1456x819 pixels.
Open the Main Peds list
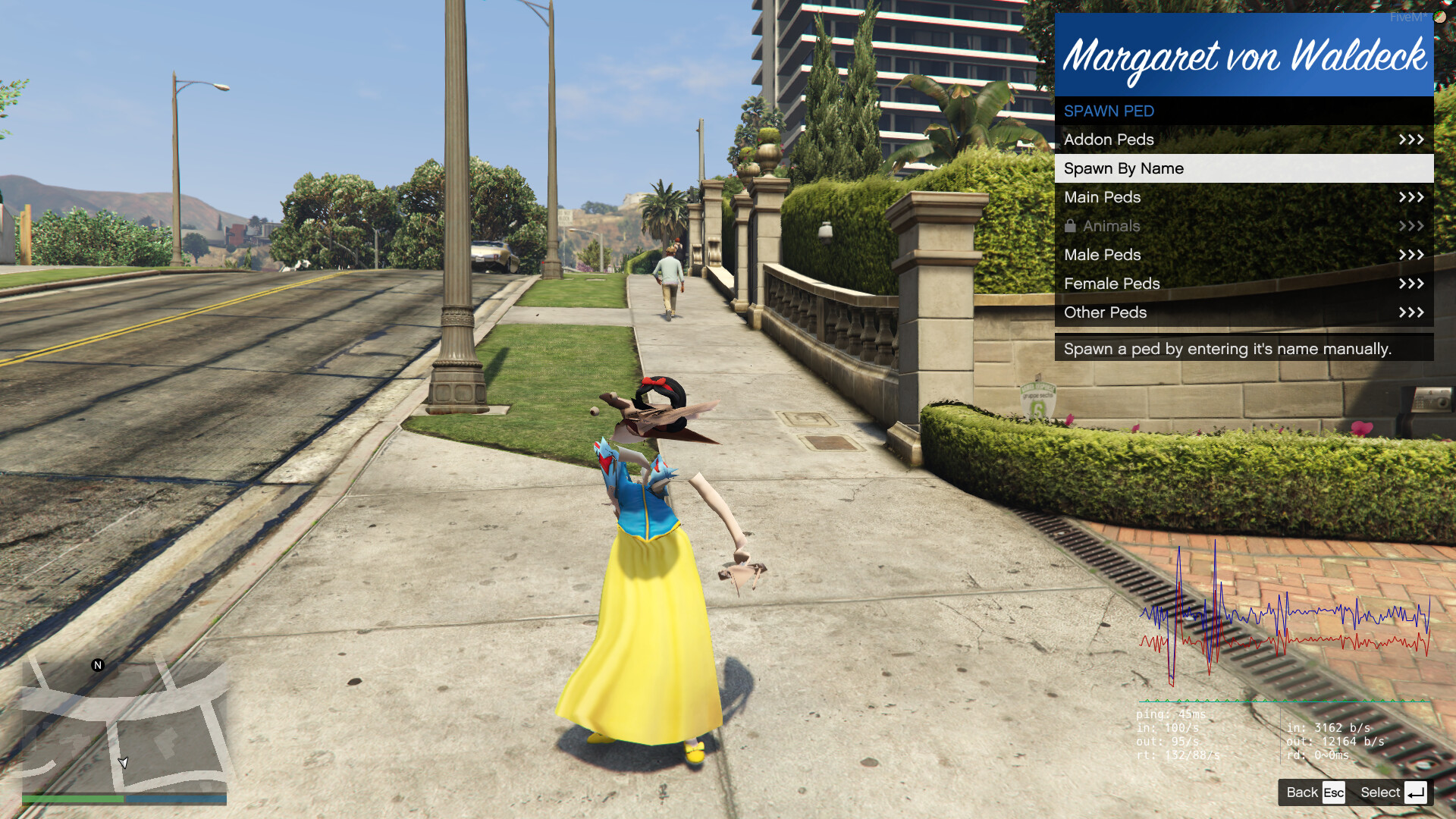pos(1244,197)
